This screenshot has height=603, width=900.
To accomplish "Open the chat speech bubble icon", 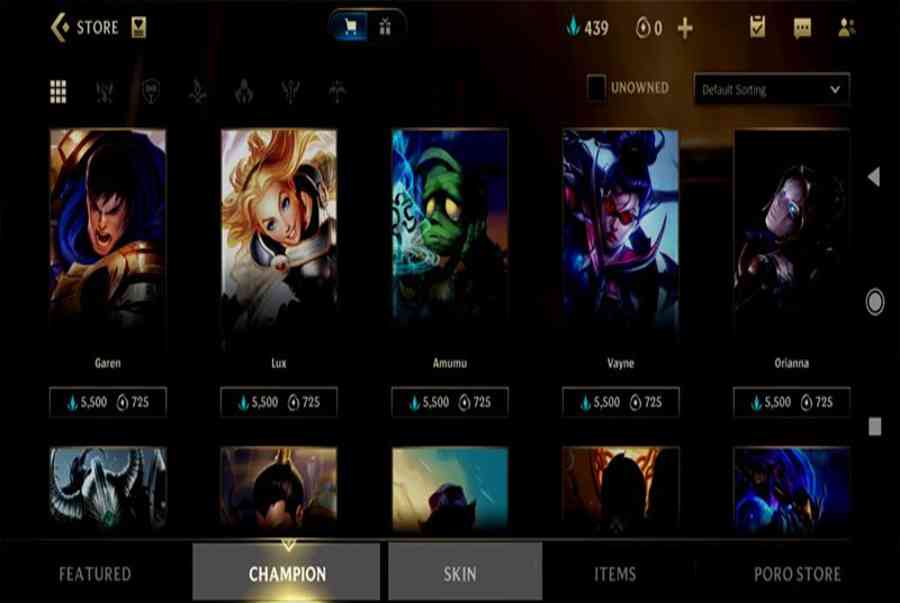I will (802, 28).
